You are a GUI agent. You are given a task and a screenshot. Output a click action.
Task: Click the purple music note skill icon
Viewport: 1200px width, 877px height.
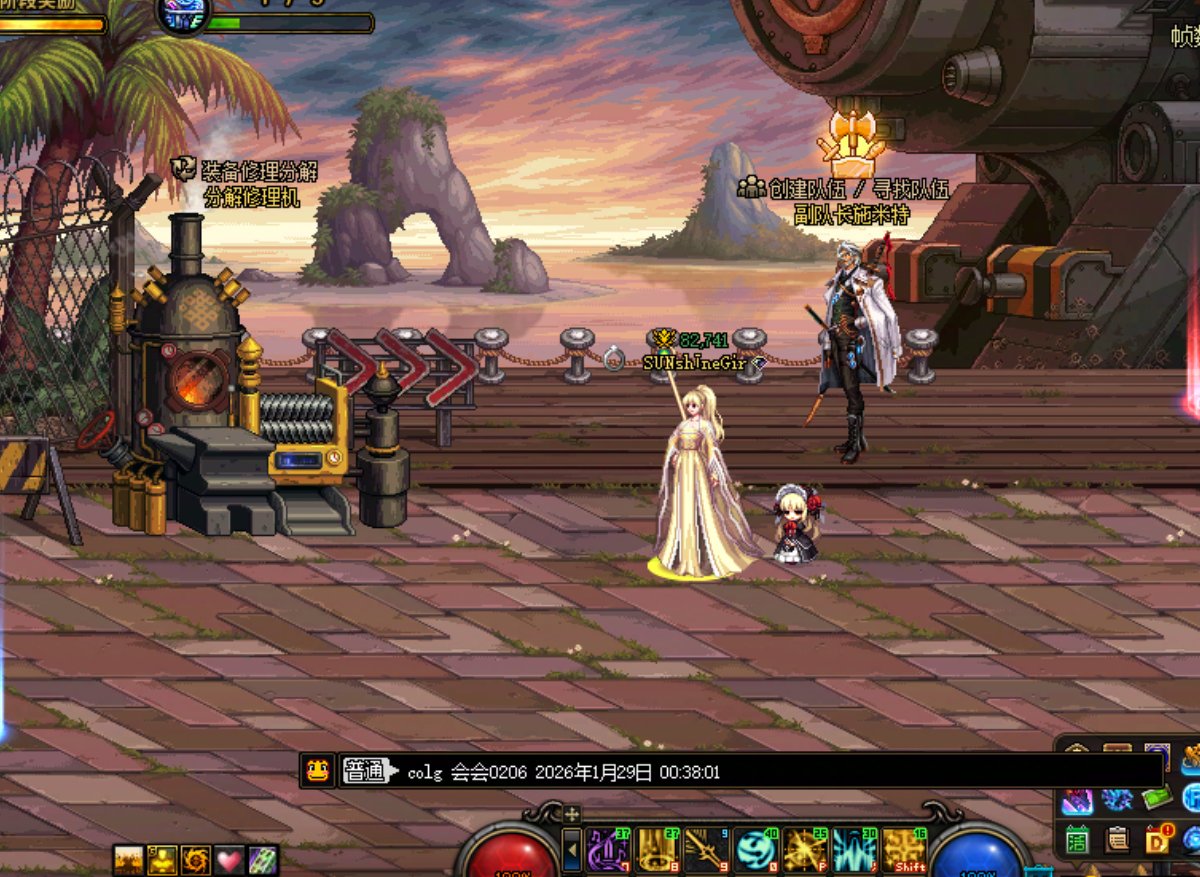[x=609, y=849]
